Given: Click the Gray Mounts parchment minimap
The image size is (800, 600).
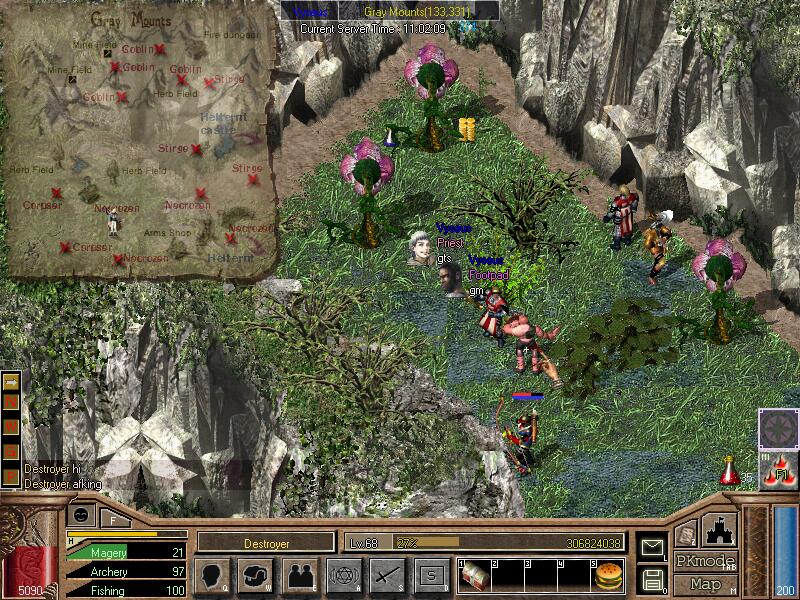Looking at the screenshot, I should coord(140,140).
